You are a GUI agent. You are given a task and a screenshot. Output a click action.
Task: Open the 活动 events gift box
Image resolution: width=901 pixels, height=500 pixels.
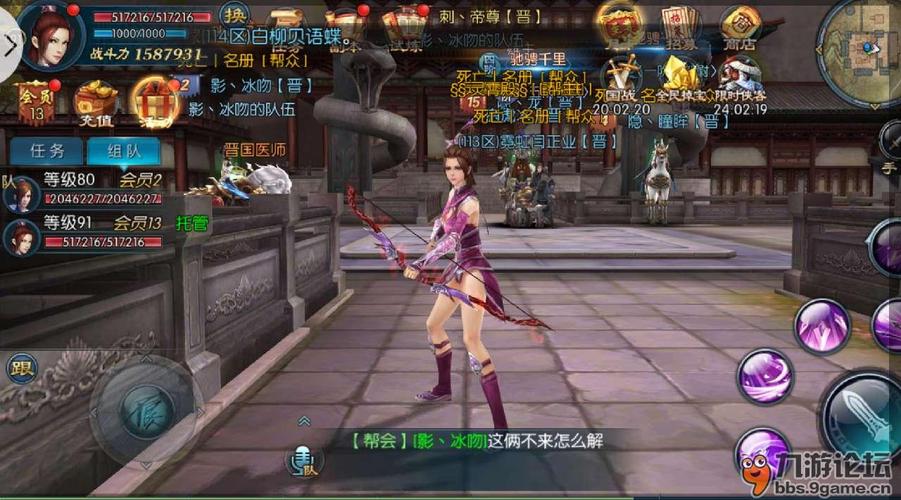(154, 101)
